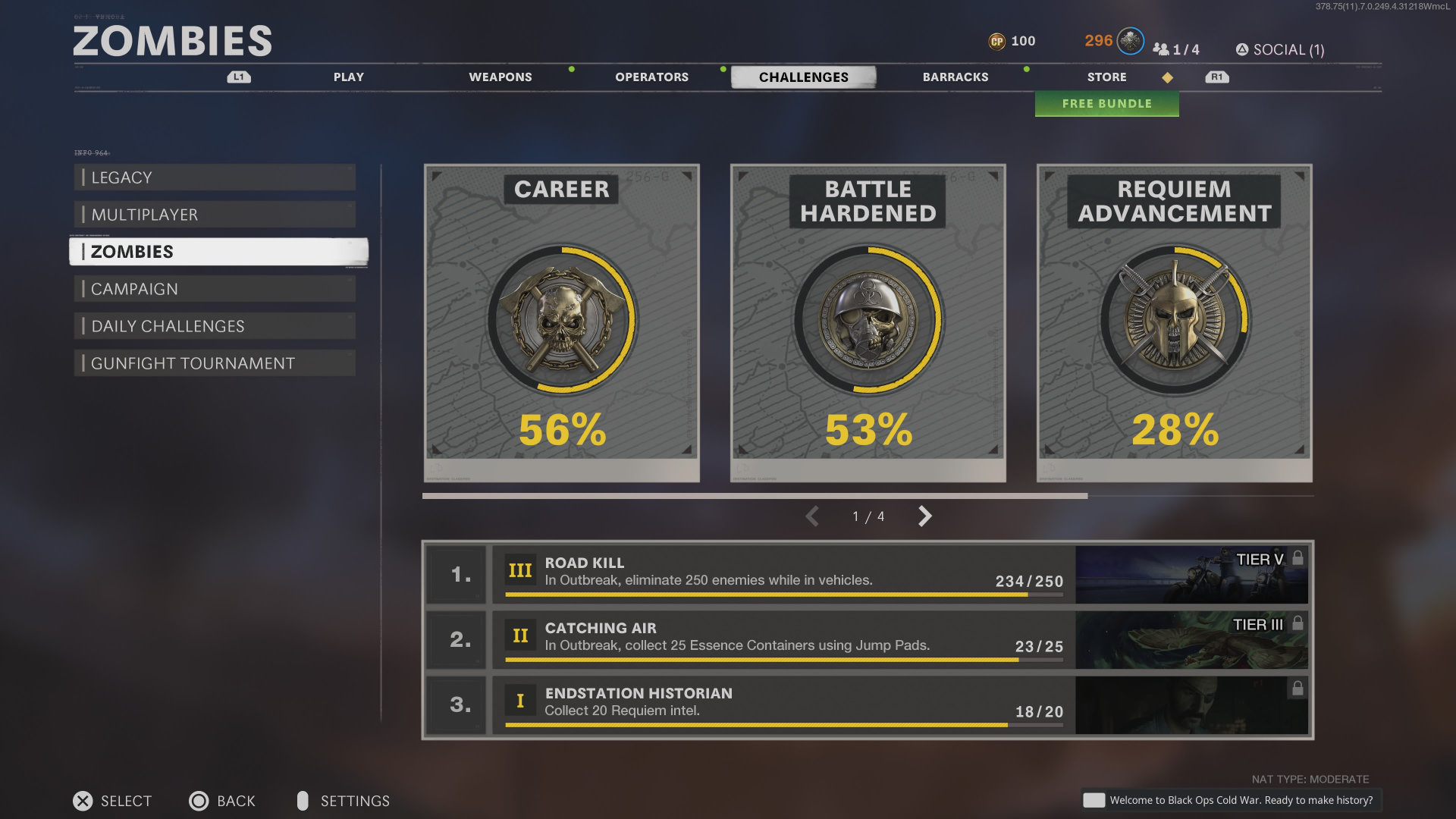Click the COD Points balance icon

coord(996,42)
